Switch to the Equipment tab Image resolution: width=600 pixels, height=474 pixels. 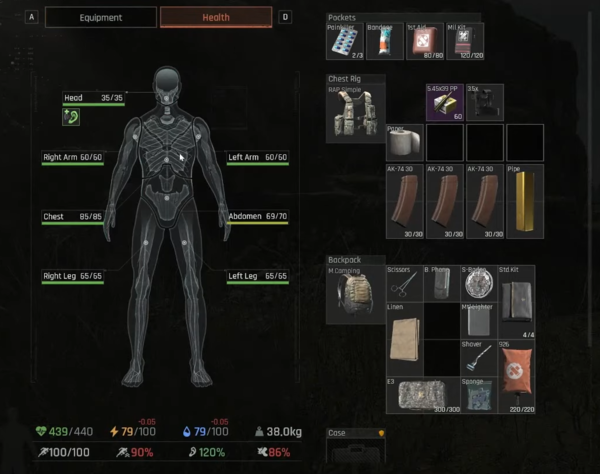101,17
